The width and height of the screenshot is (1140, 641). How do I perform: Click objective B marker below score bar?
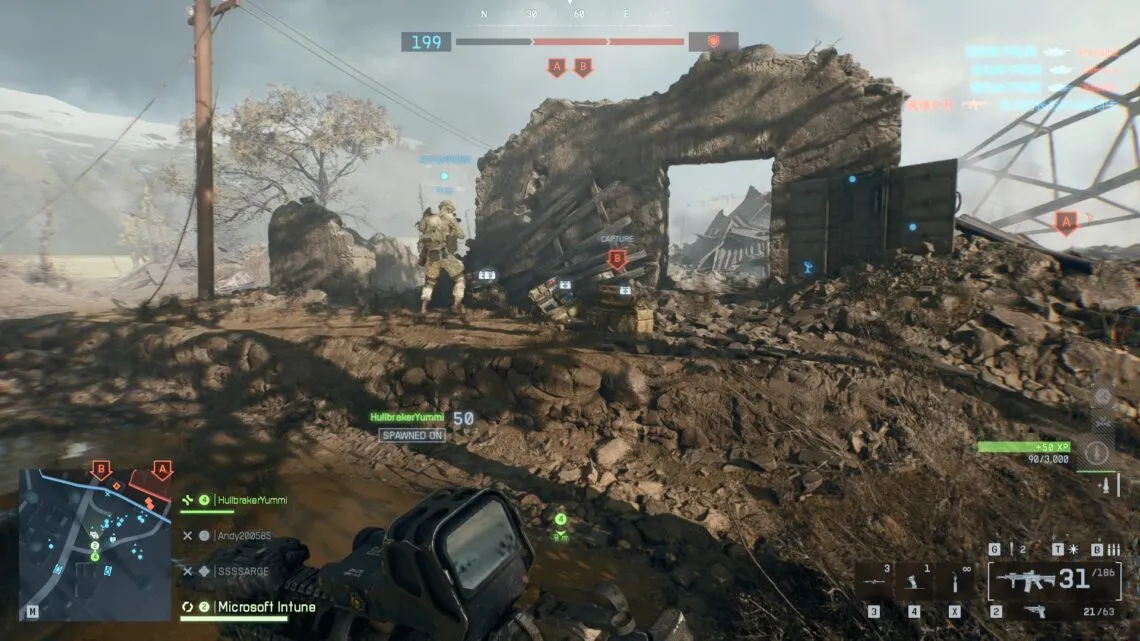pyautogui.click(x=582, y=67)
